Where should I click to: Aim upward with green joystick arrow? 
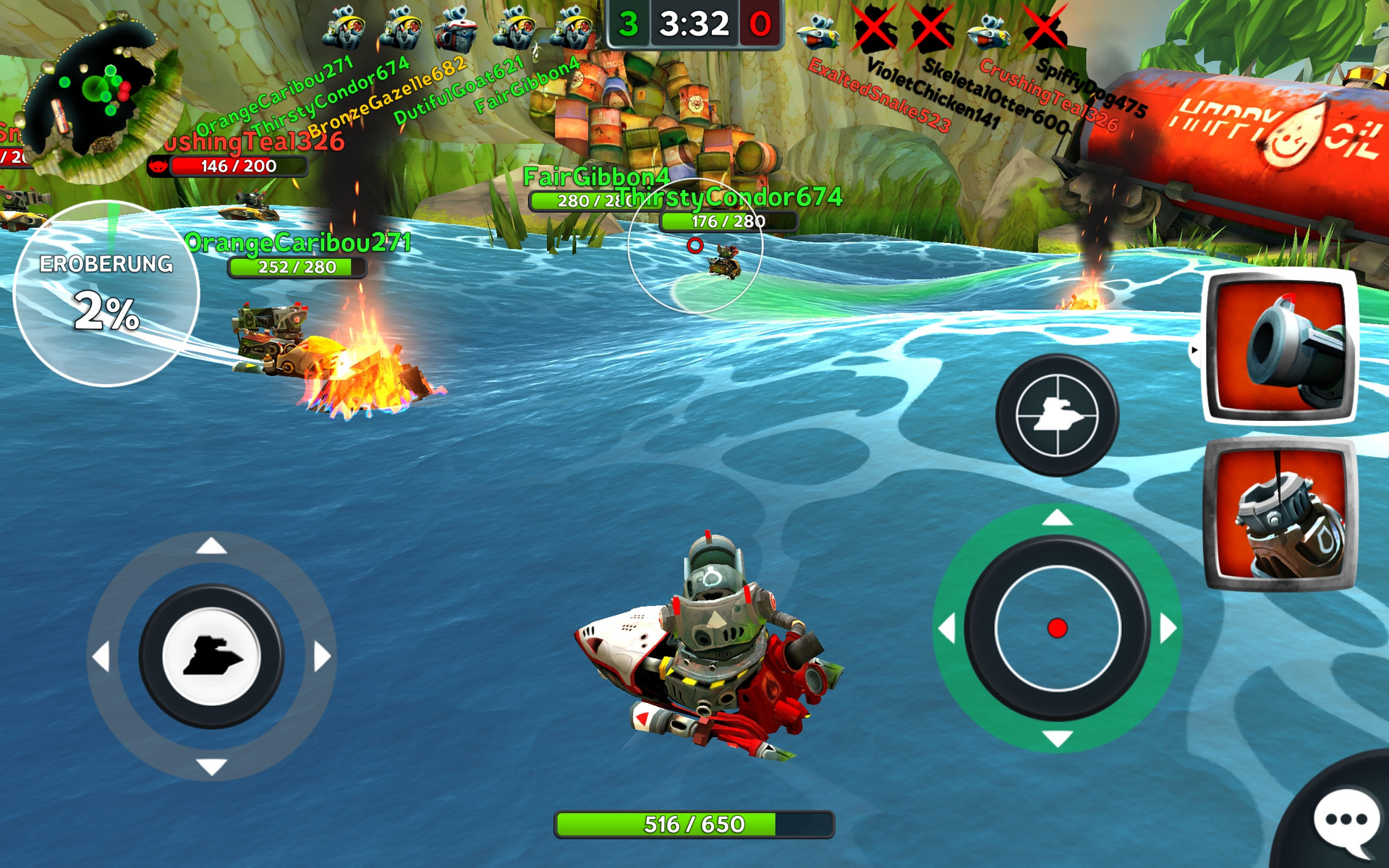click(x=1057, y=518)
